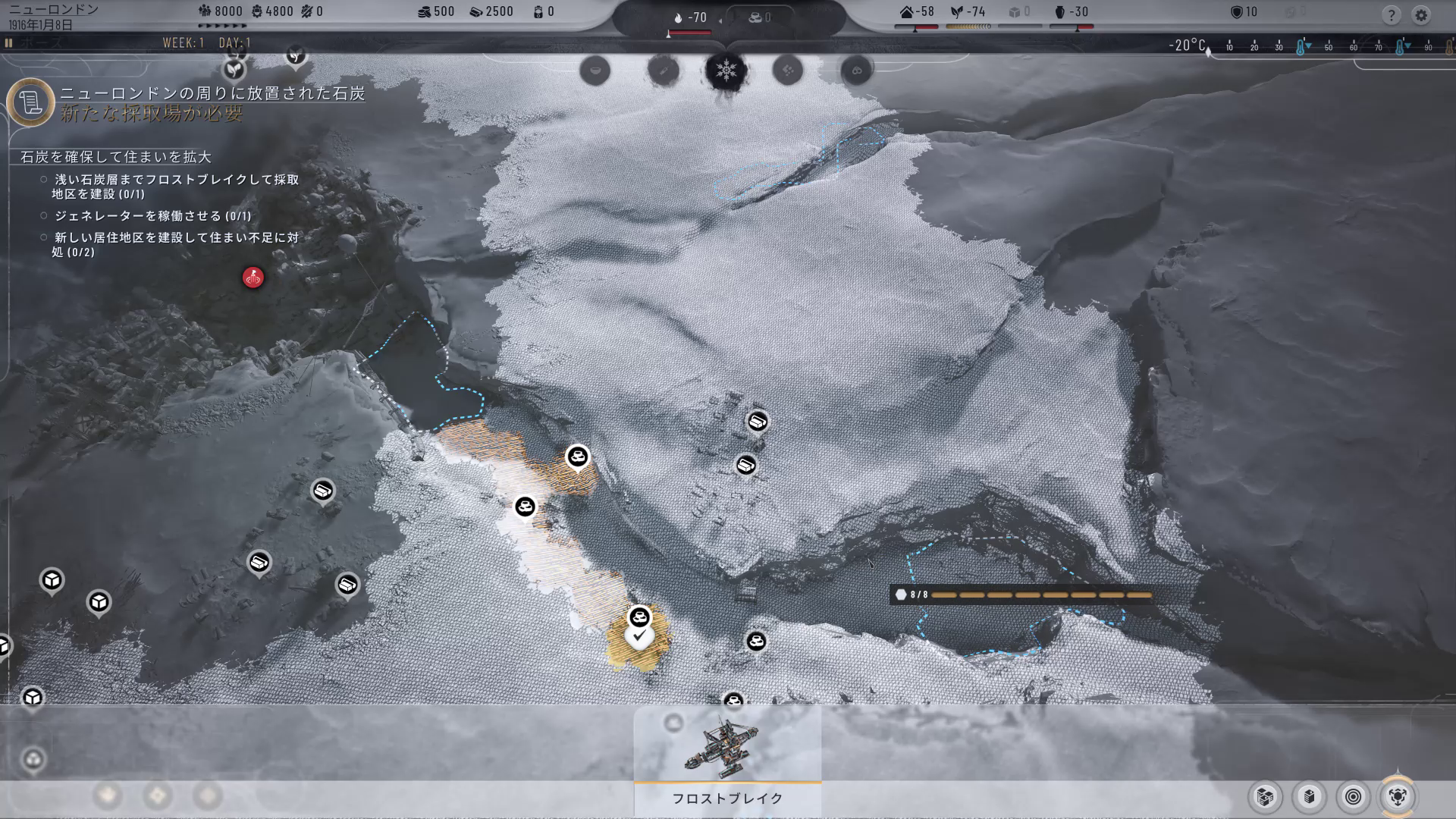This screenshot has height=819, width=1456.
Task: Open the district construction cubes button
Action: 1265,796
